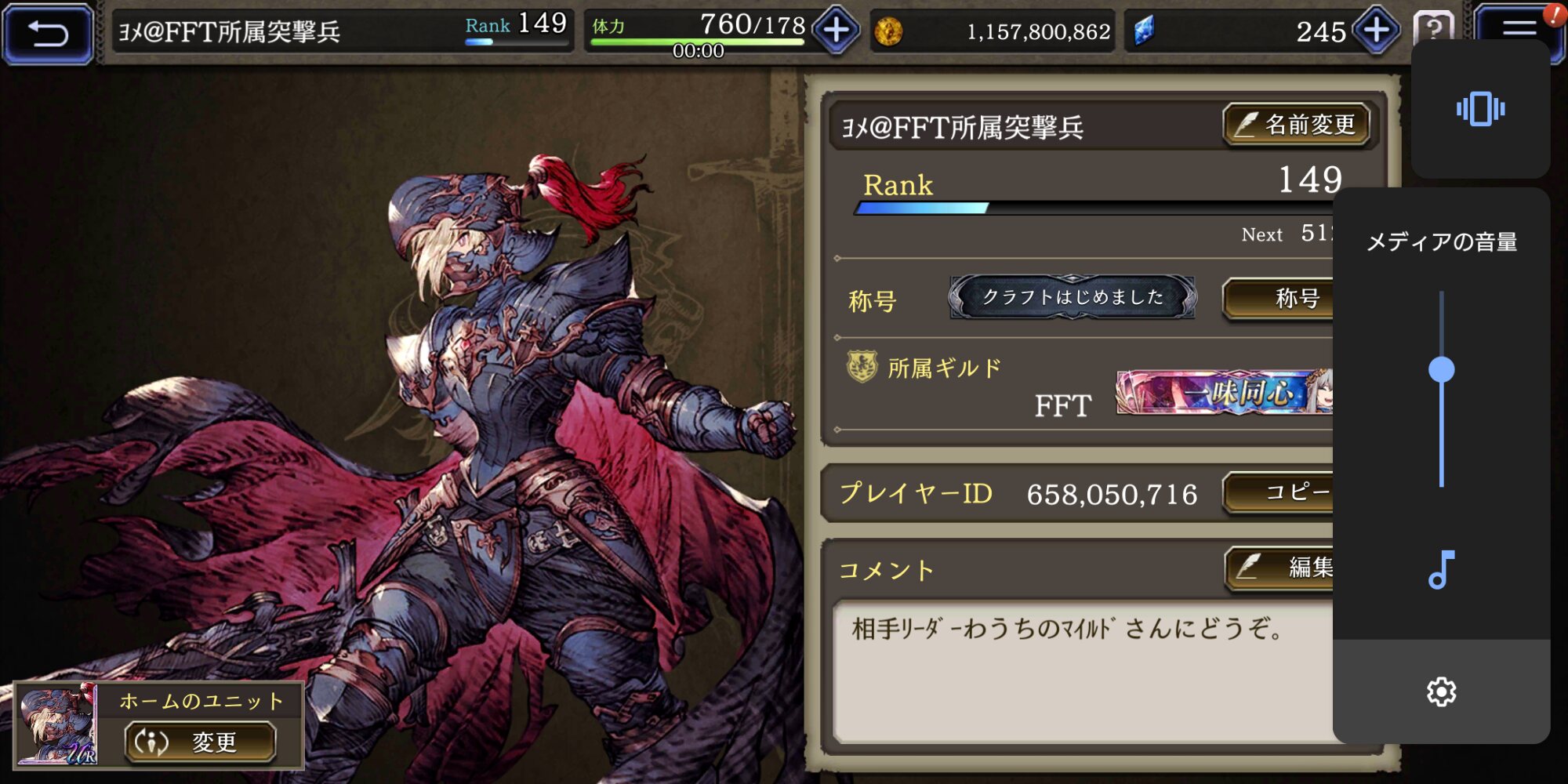The width and height of the screenshot is (1568, 784).
Task: Go back with the return arrow button
Action: click(x=48, y=33)
